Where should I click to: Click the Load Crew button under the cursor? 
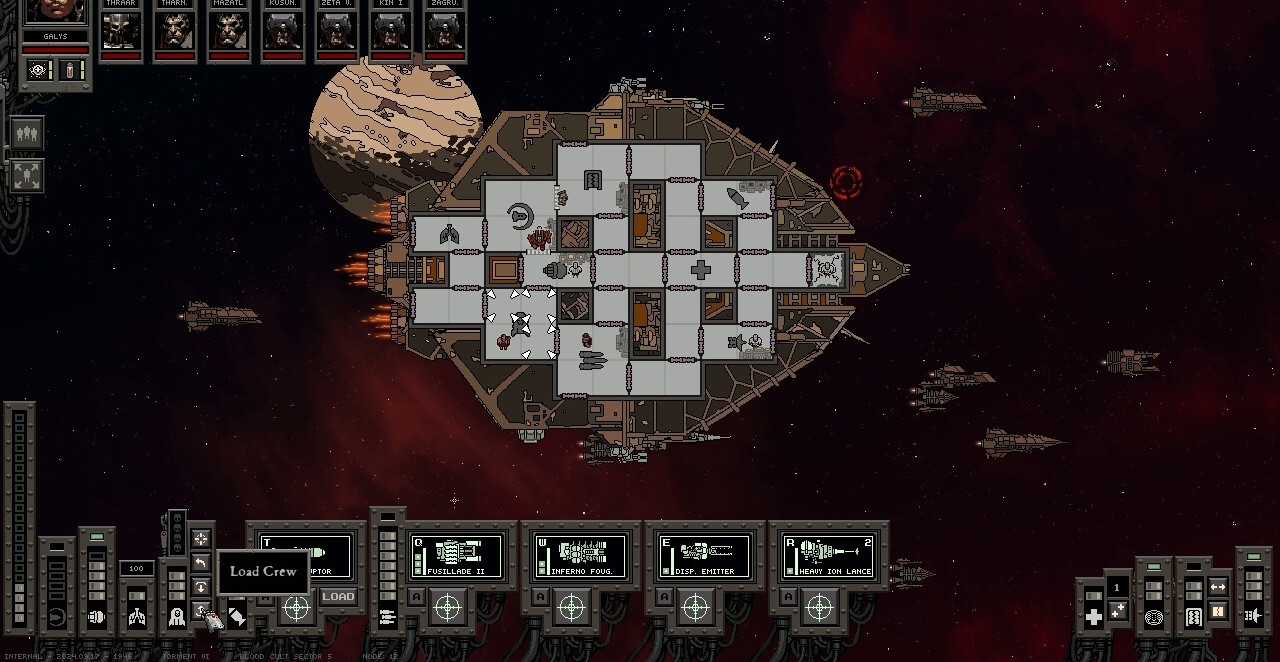(201, 612)
